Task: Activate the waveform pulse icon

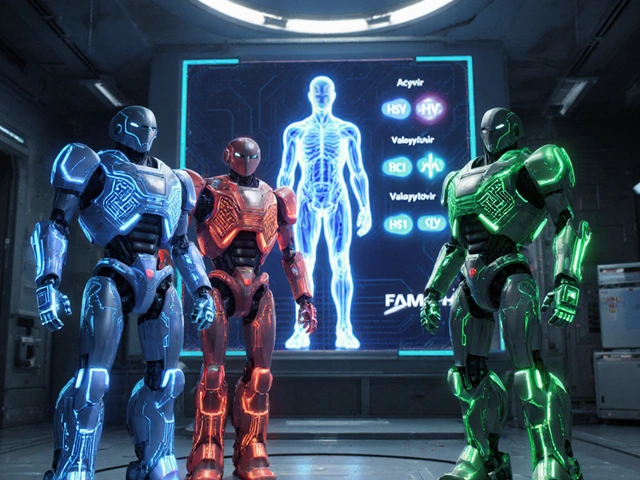Action: 431,165
